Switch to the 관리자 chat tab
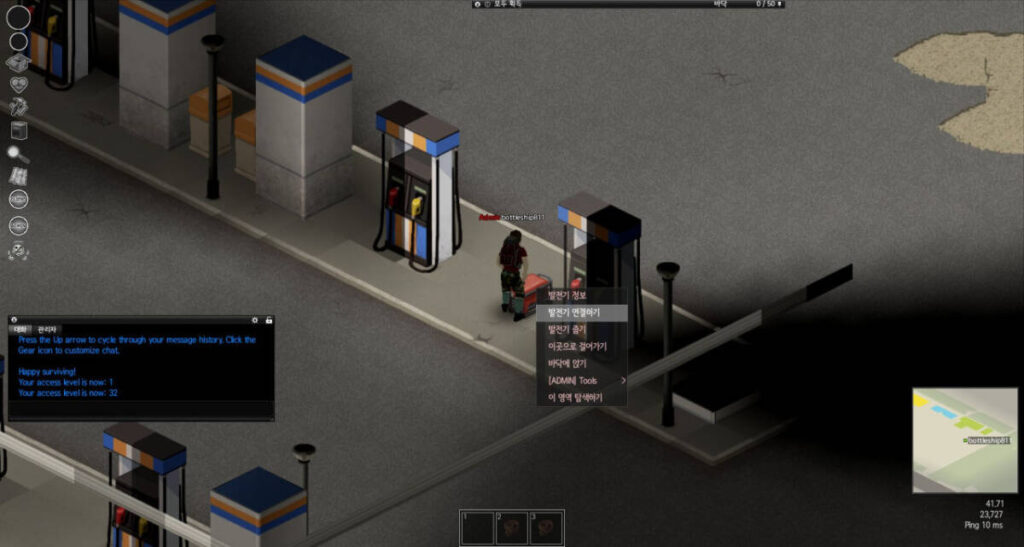1024x547 pixels. tap(48, 329)
